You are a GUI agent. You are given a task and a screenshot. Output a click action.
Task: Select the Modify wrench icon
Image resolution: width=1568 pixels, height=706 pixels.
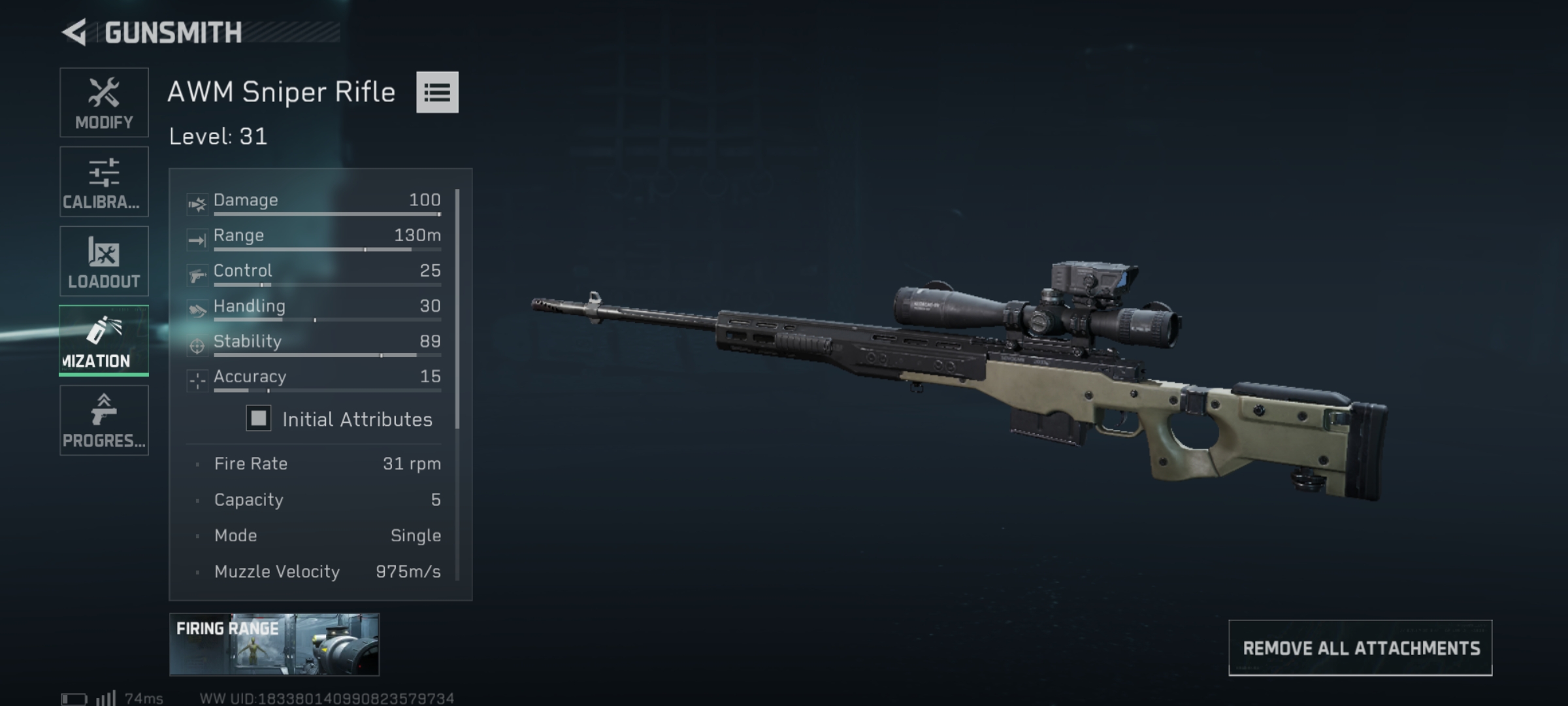105,93
